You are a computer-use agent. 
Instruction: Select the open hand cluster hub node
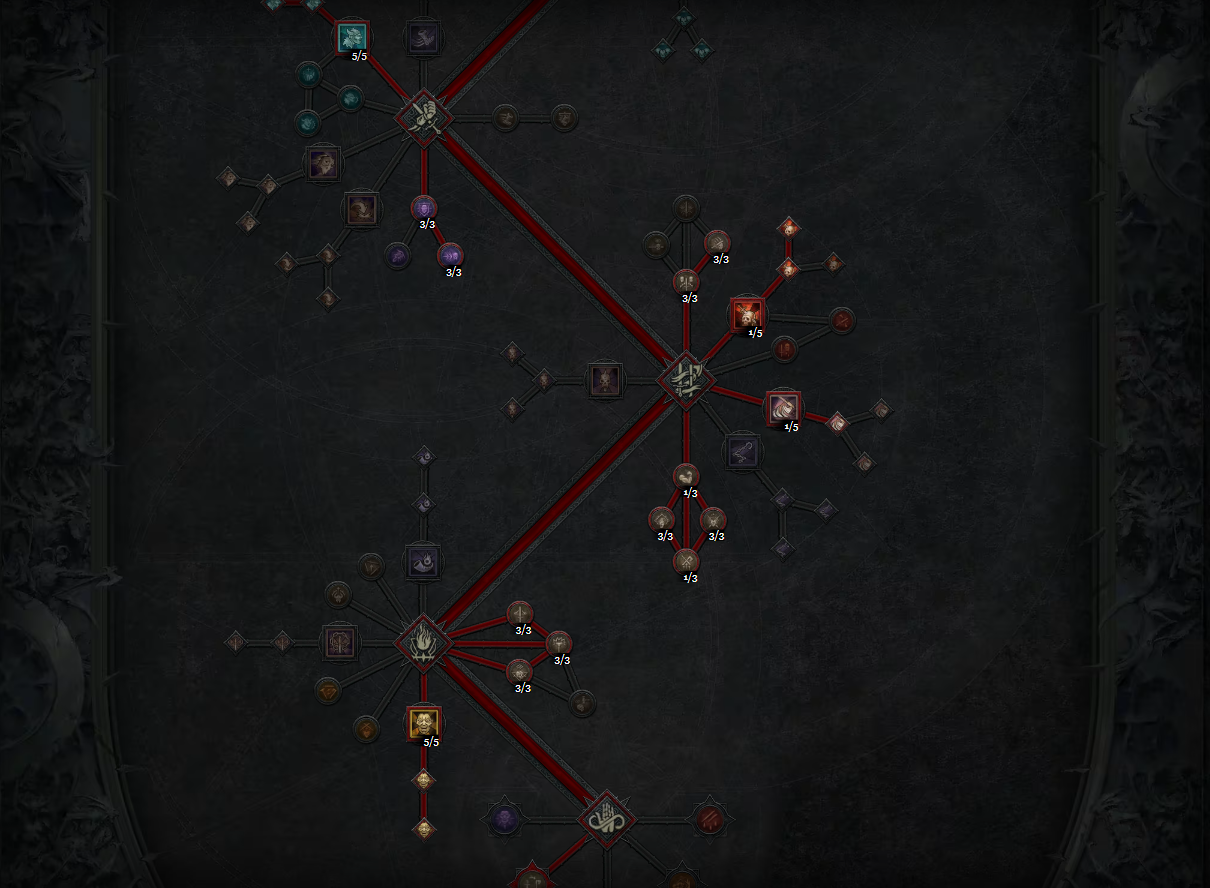[x=606, y=820]
